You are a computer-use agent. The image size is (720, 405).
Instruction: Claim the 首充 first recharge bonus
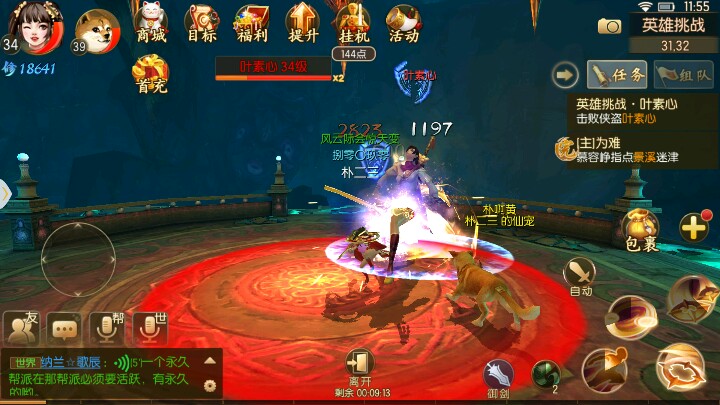coord(152,73)
